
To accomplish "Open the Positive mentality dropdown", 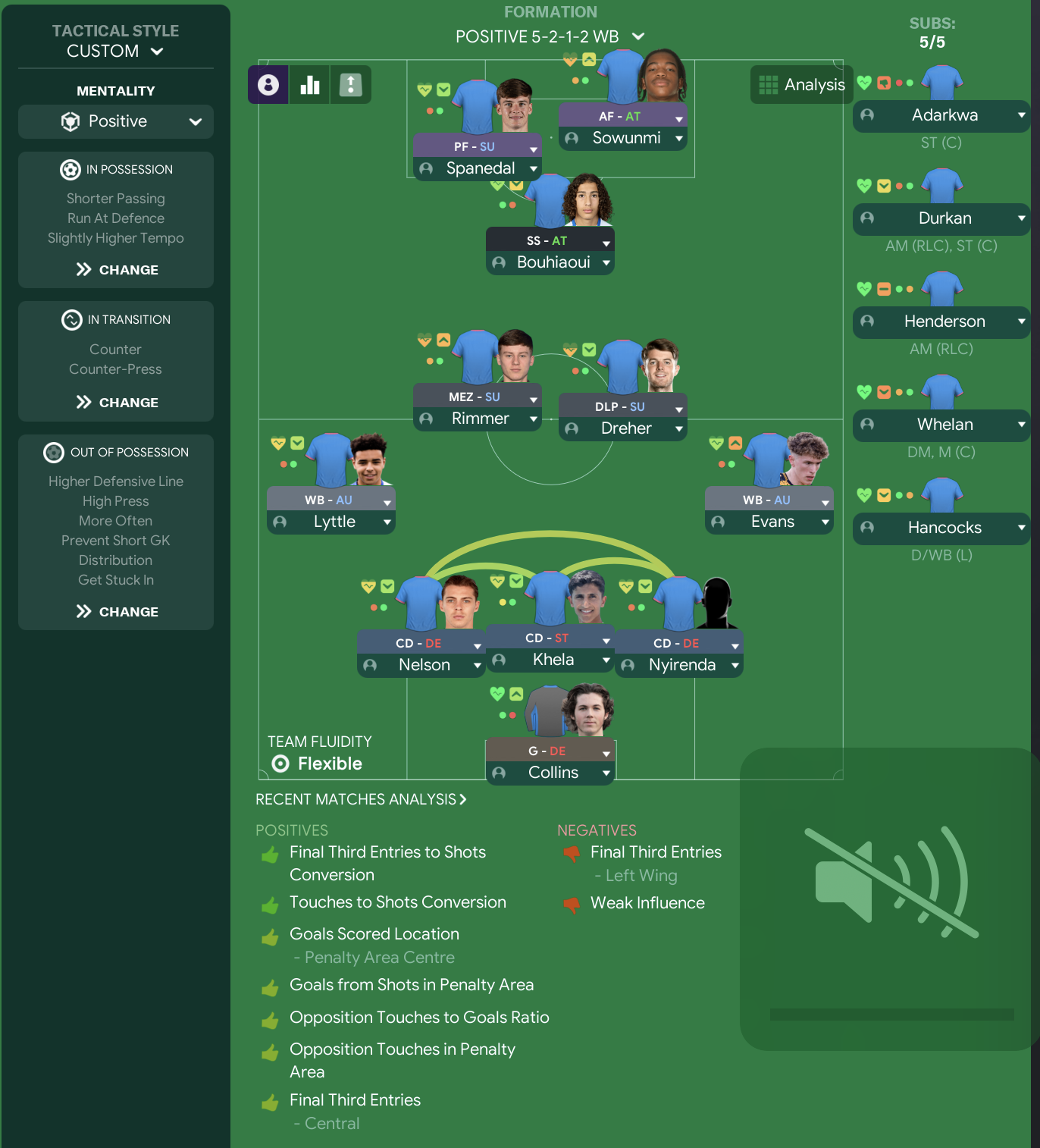I will [x=115, y=121].
